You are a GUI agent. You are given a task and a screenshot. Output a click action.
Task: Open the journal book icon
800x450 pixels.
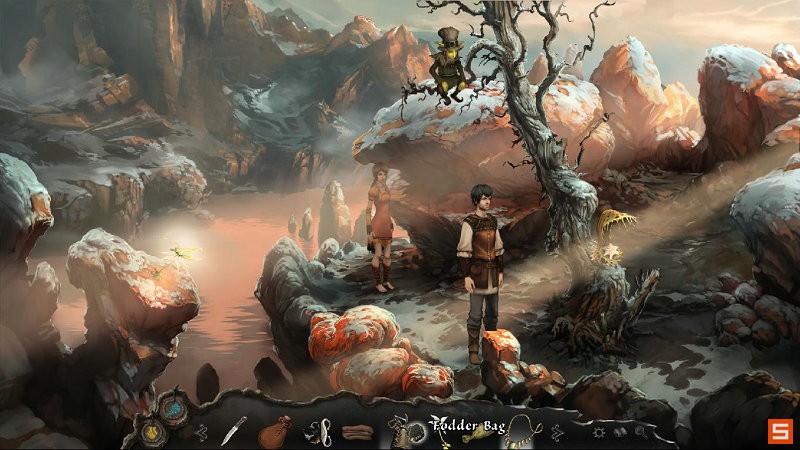620,432
